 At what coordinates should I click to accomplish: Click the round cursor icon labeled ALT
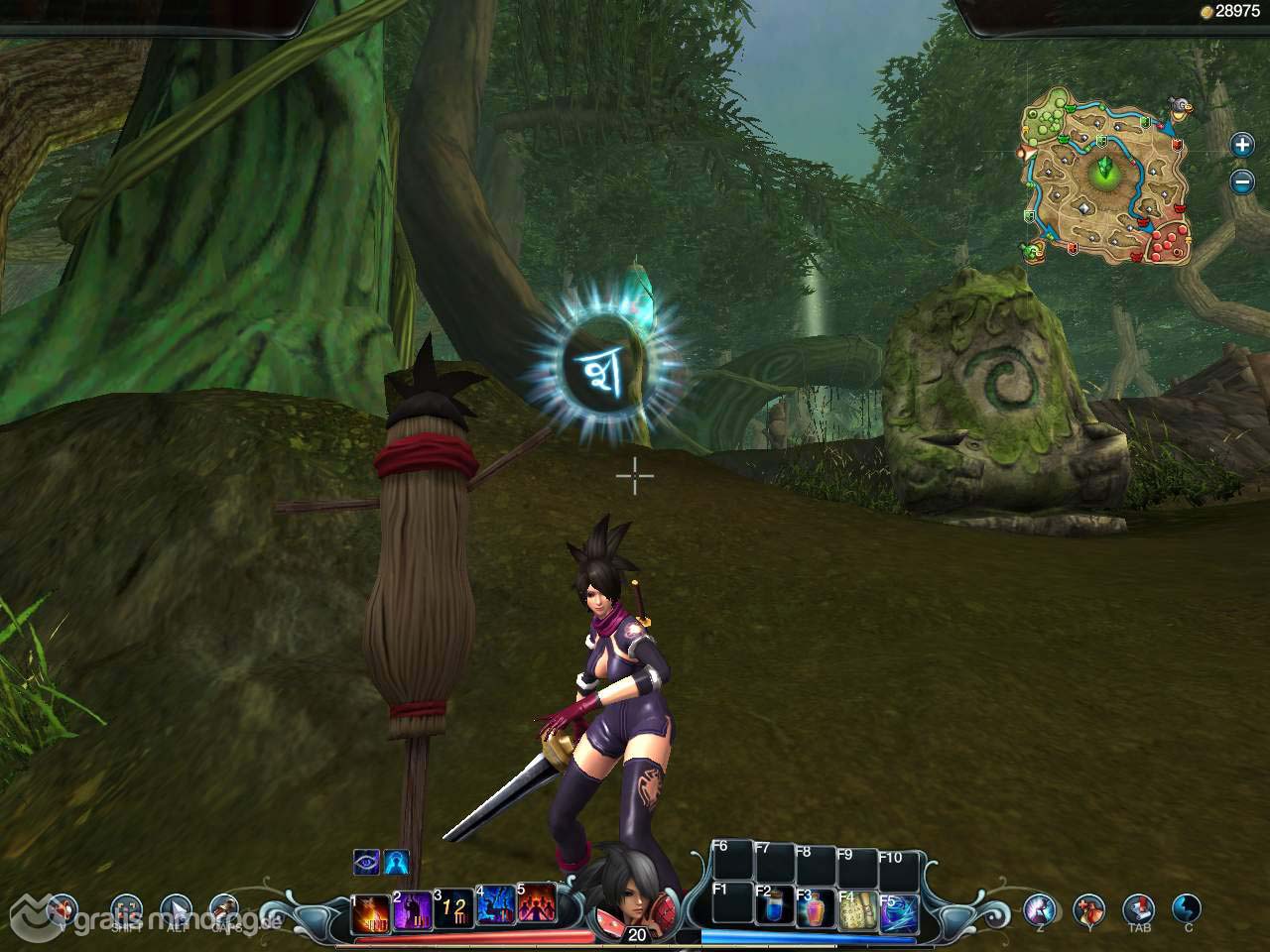point(177,909)
